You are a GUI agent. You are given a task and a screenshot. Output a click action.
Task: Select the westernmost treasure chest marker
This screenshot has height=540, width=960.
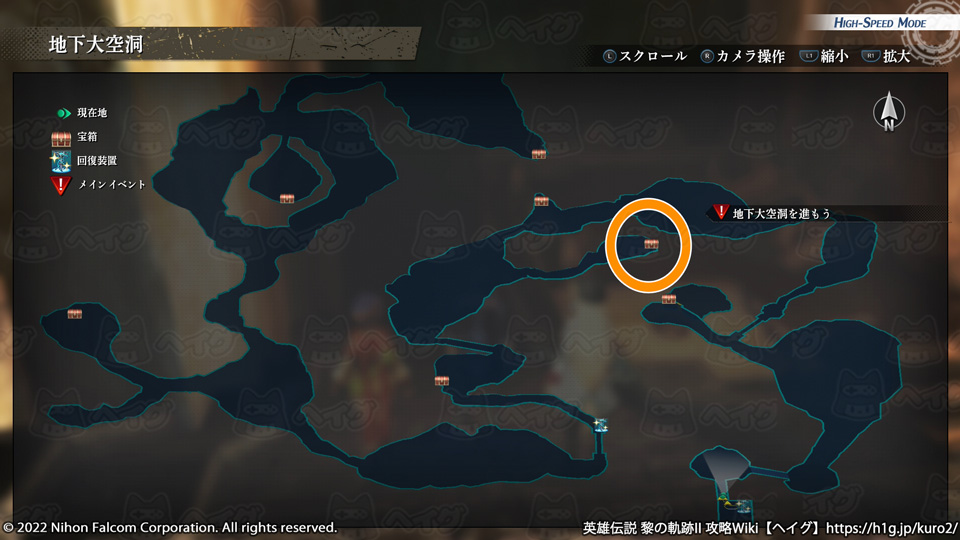75,314
